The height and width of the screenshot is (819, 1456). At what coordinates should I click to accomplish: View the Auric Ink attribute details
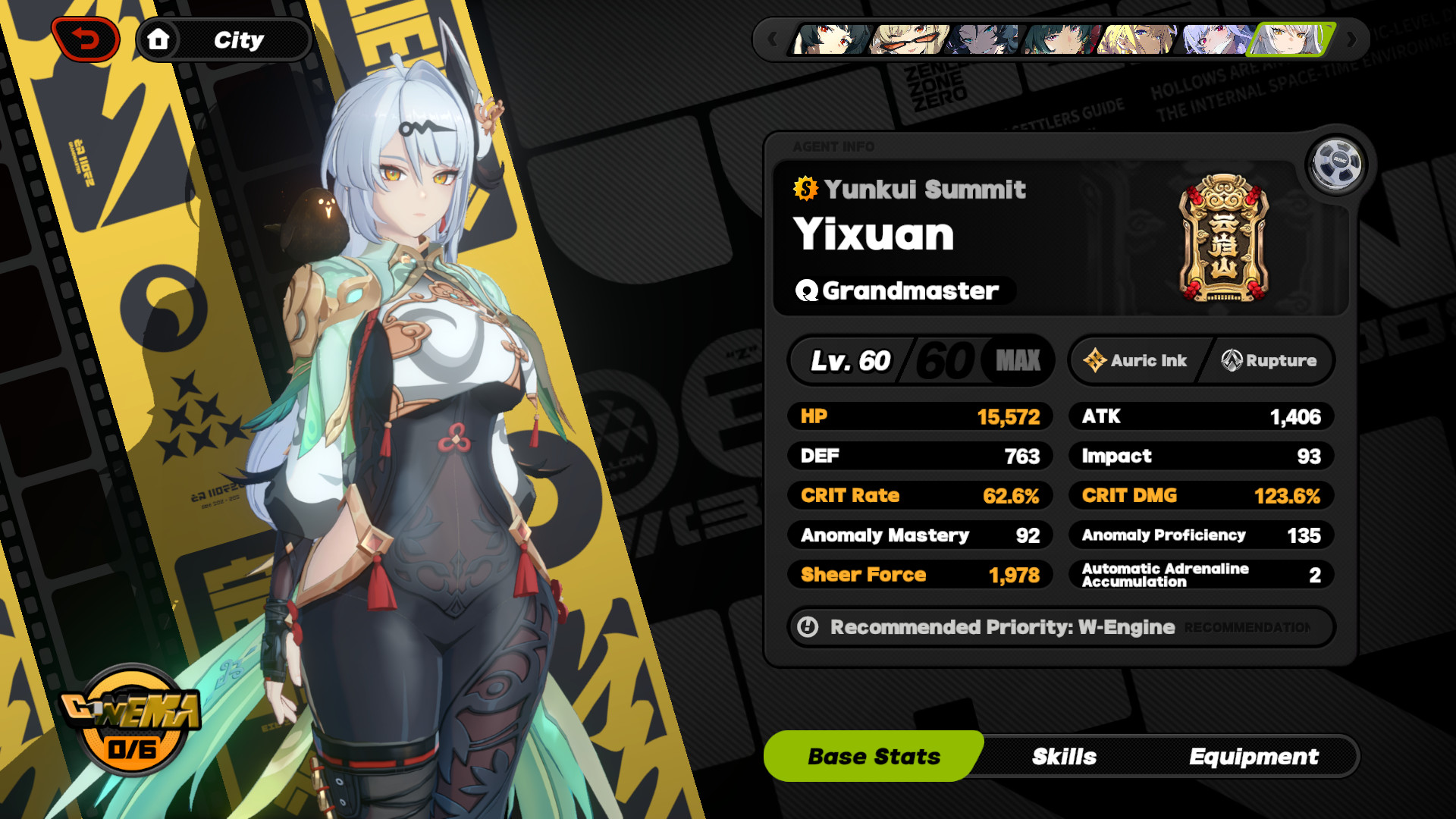click(x=1135, y=360)
